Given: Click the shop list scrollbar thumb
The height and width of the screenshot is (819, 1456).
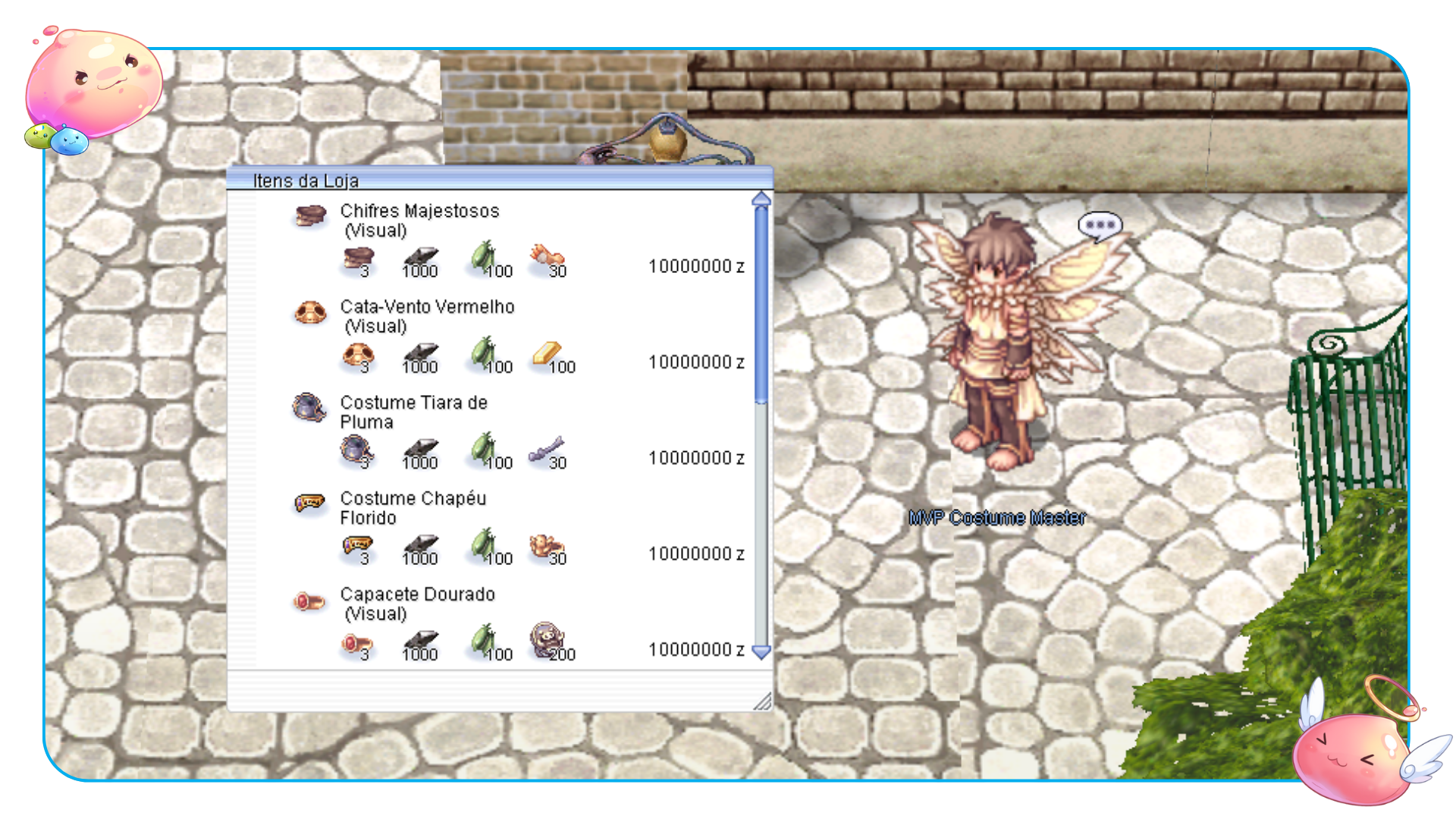Looking at the screenshot, I should pyautogui.click(x=761, y=303).
